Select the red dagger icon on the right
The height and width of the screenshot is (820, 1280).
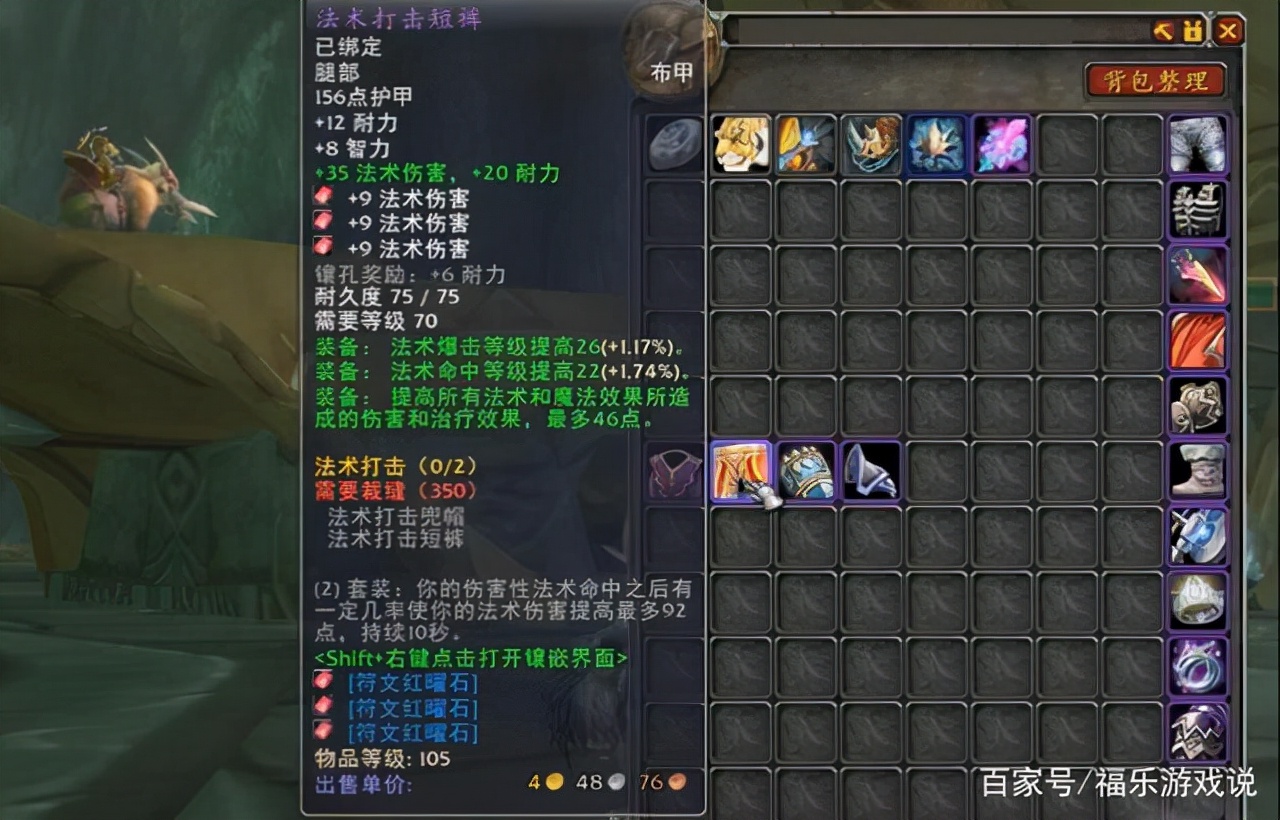tap(1197, 275)
